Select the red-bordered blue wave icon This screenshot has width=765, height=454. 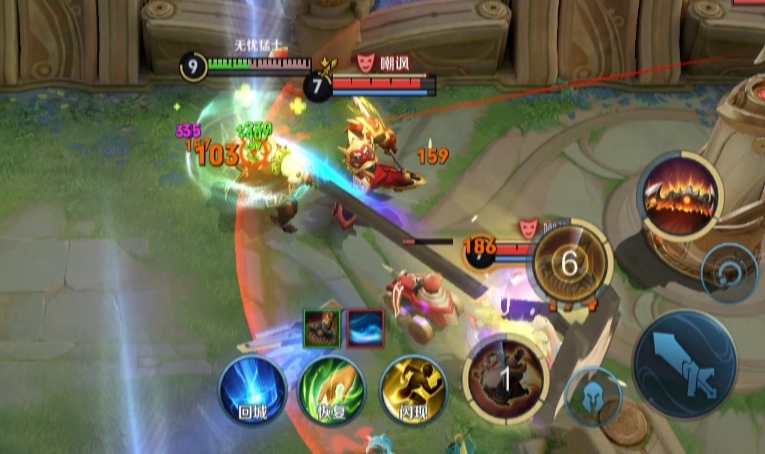365,327
